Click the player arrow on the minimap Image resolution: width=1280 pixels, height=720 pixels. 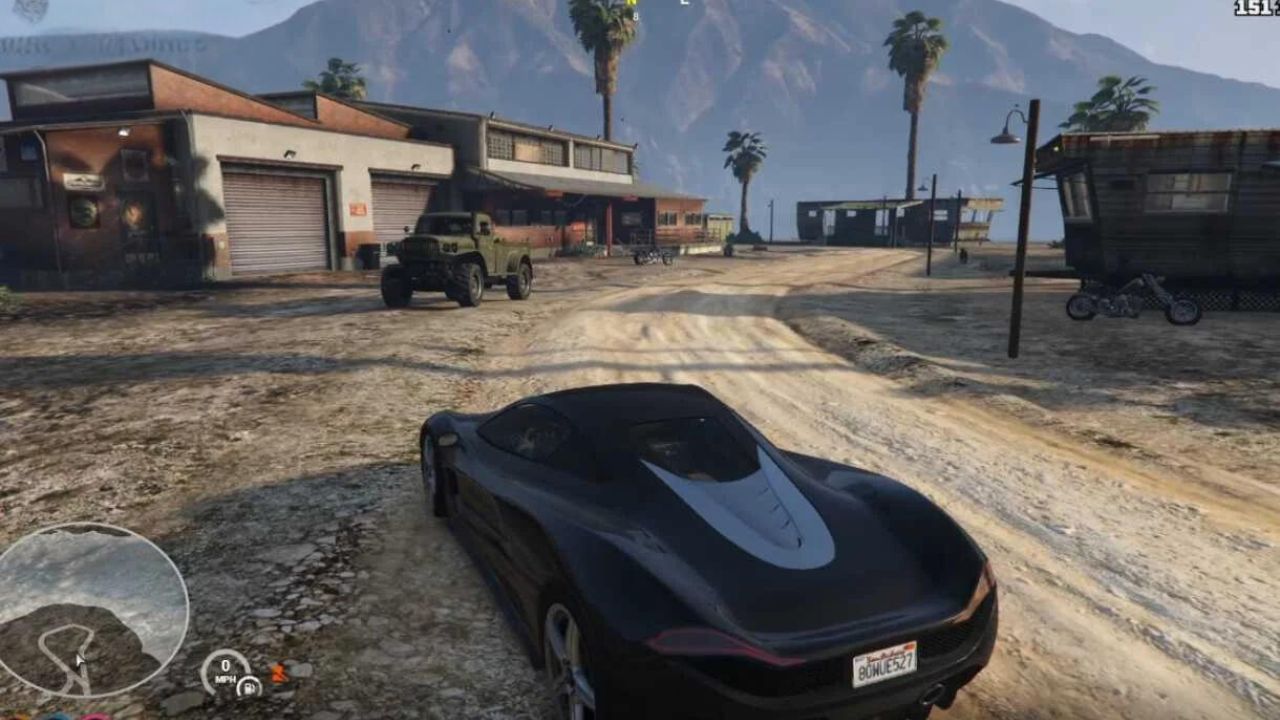point(79,659)
